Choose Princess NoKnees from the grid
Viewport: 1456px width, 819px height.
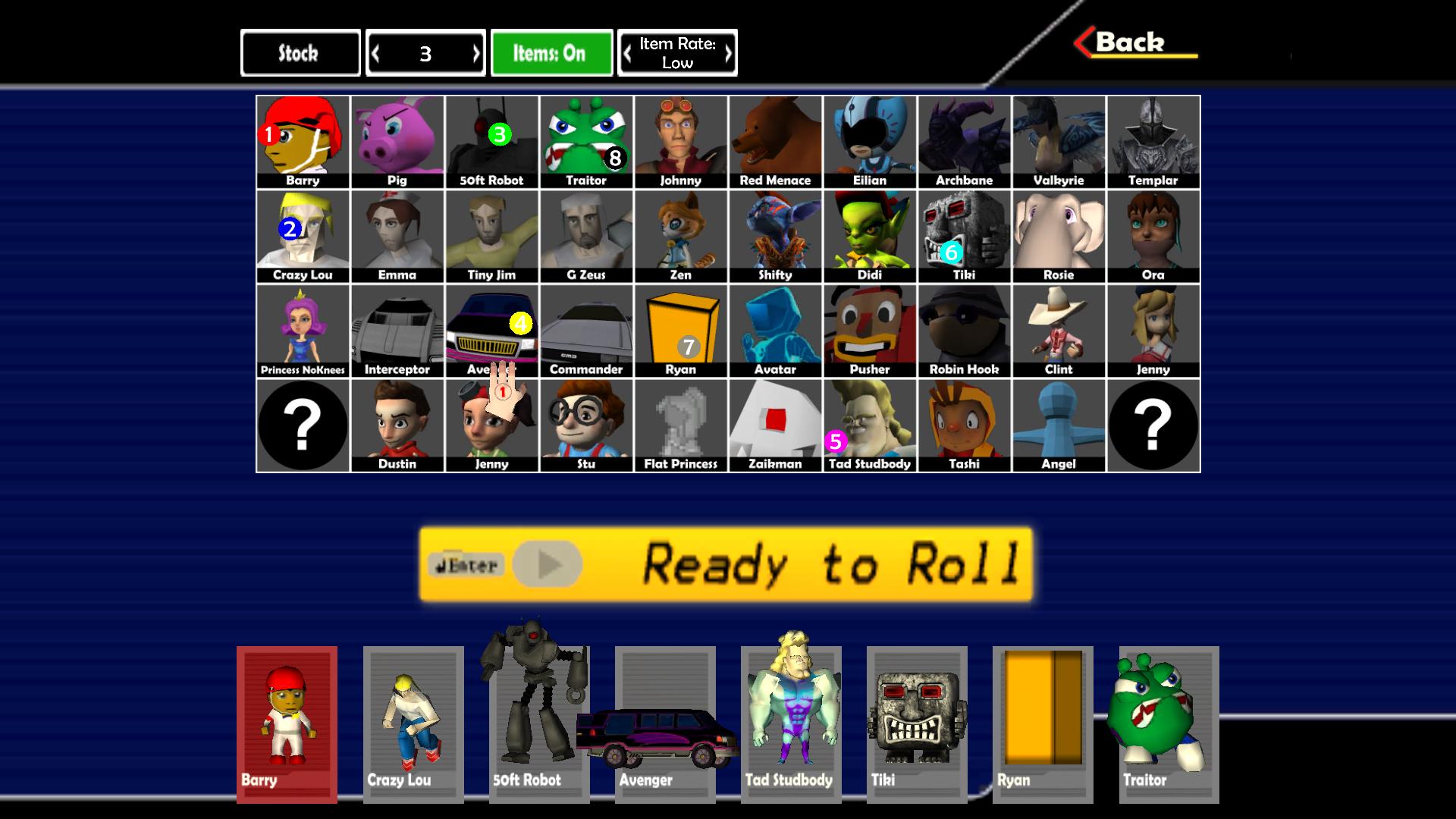[x=303, y=331]
